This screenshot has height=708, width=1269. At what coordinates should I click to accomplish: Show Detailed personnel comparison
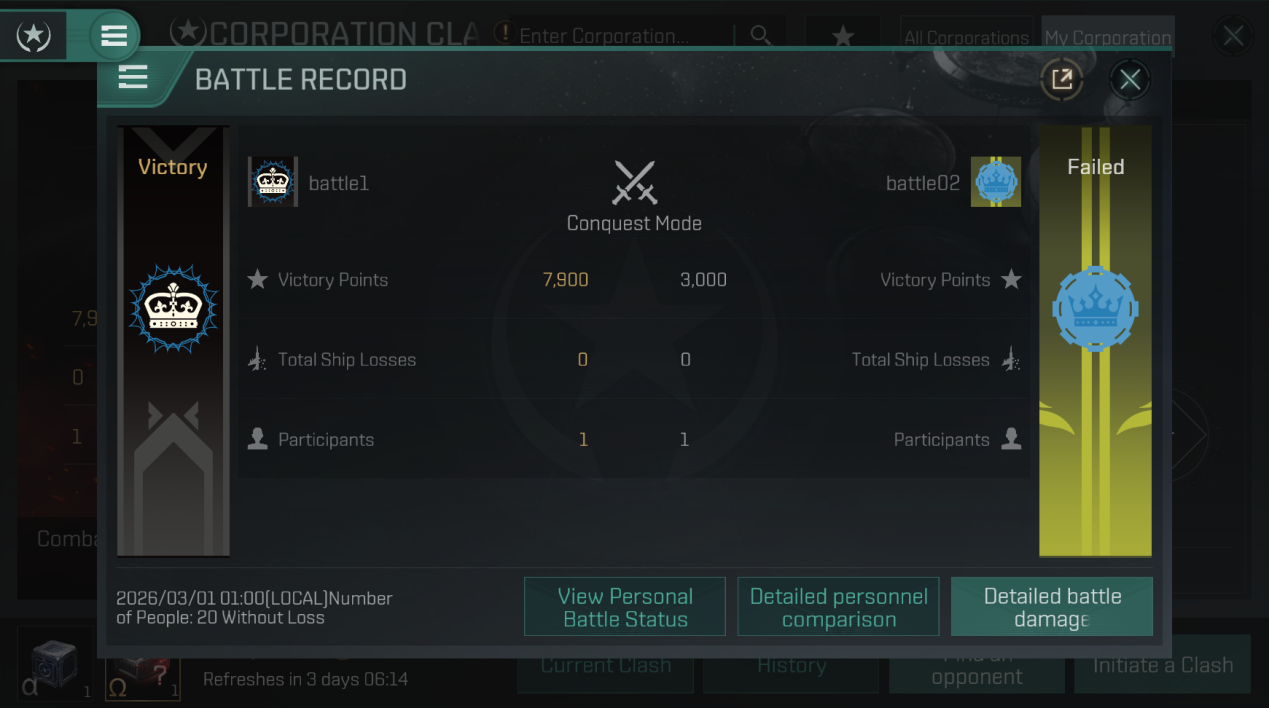(x=838, y=607)
